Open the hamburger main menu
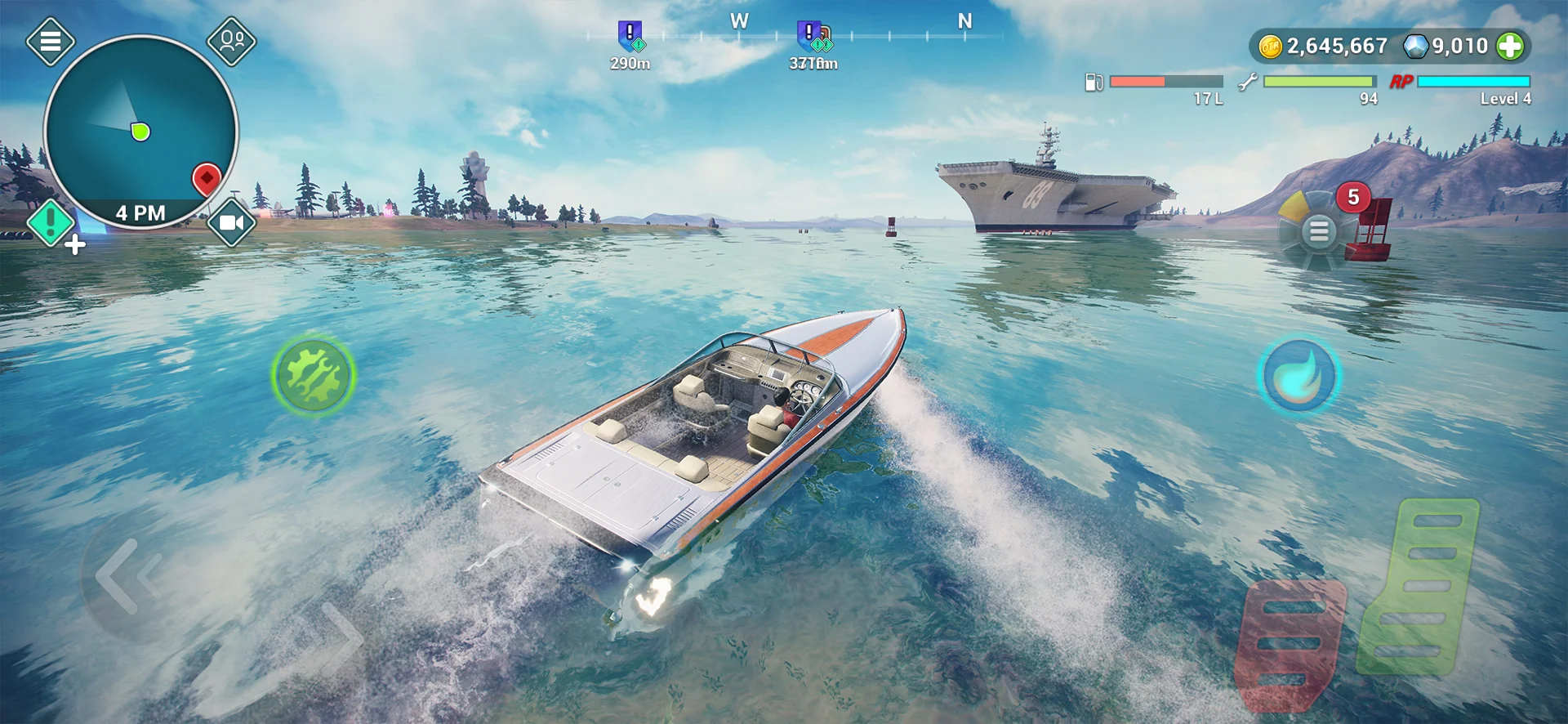The width and height of the screenshot is (1568, 724). tap(51, 40)
